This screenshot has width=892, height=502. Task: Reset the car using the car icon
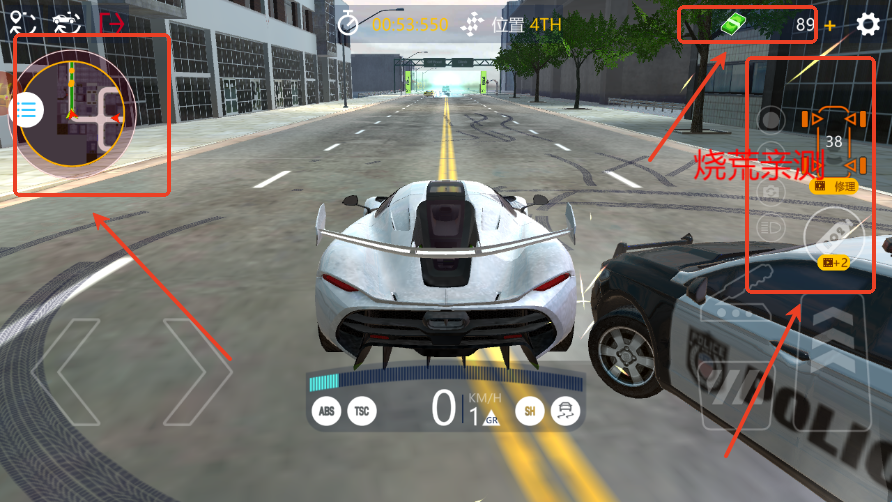[x=65, y=22]
